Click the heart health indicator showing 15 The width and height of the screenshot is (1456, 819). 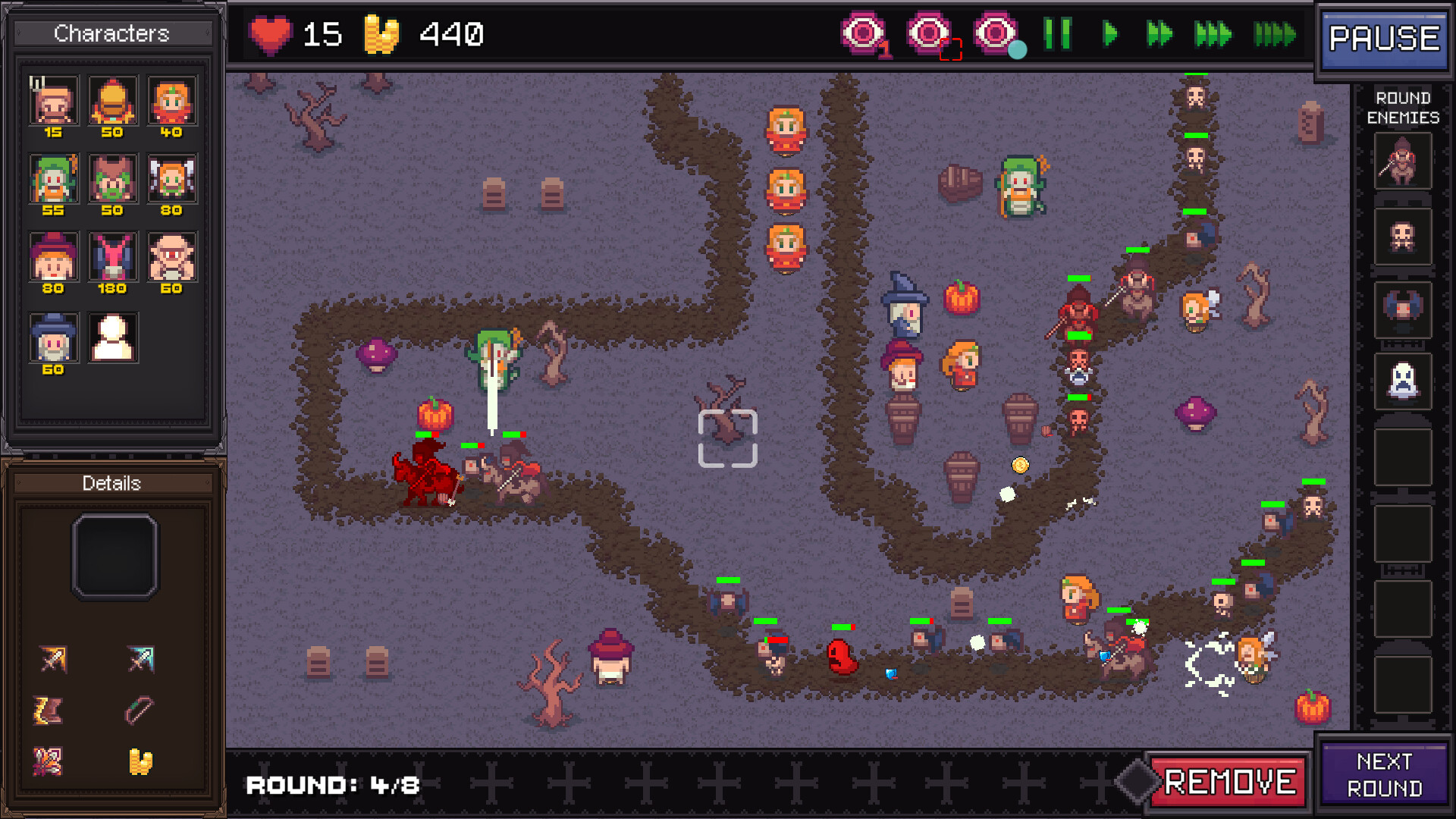tap(271, 34)
